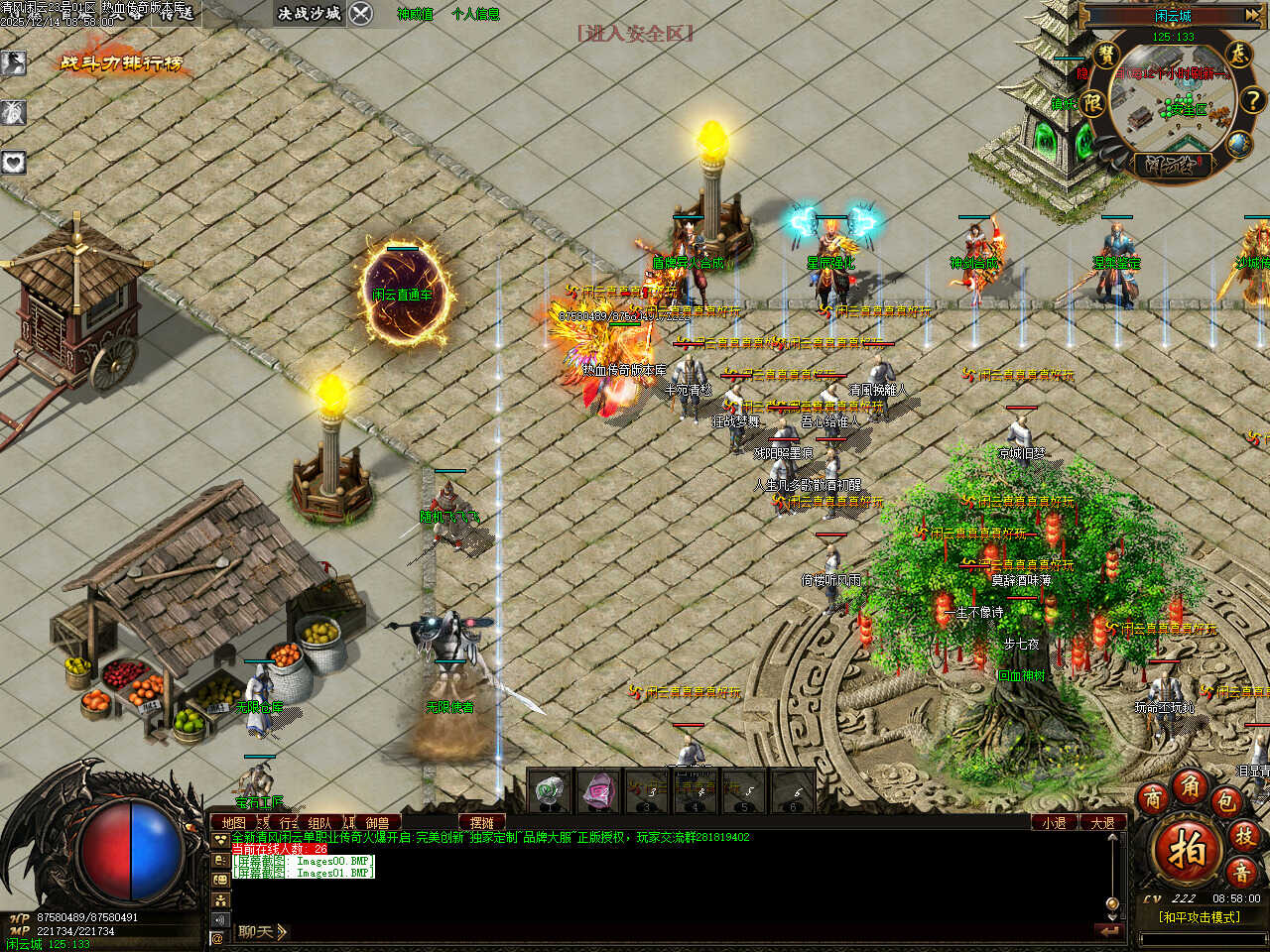Viewport: 1270px width, 952px height.
Task: Click the globe icon near minimap
Action: 1237,144
